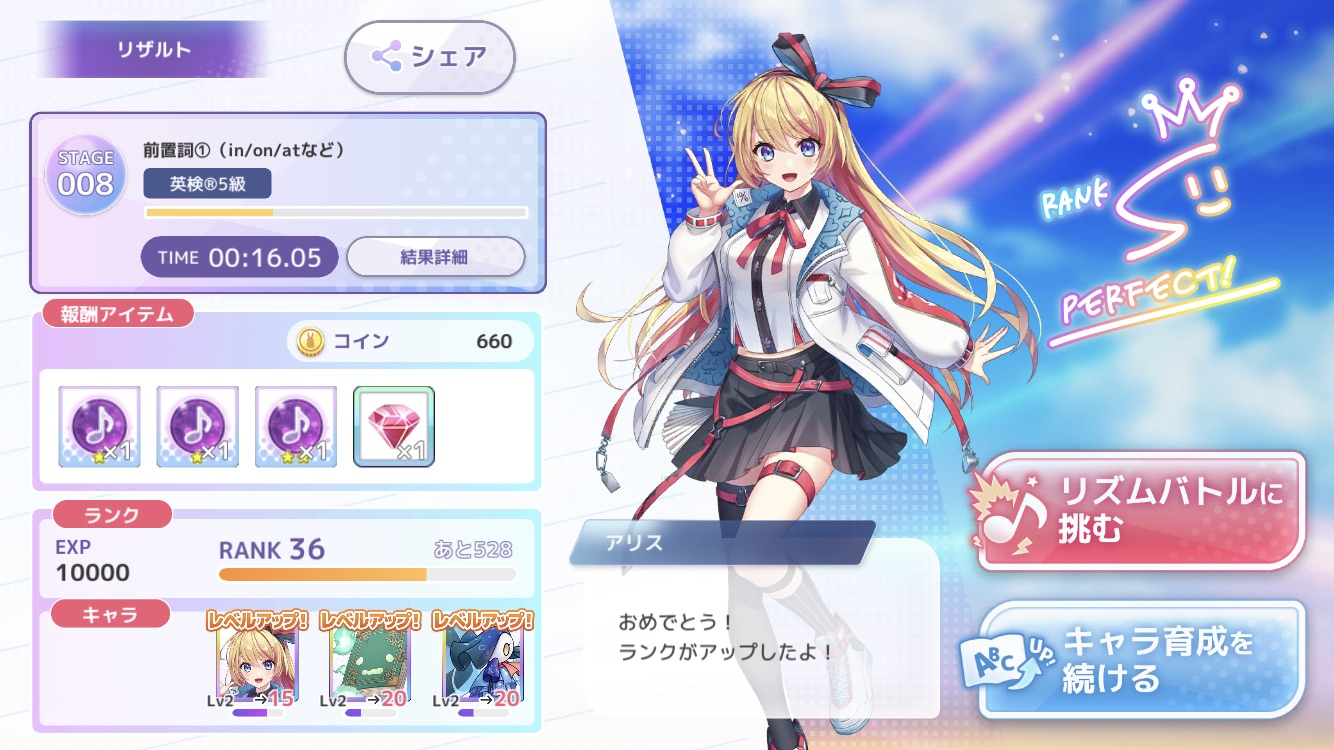1334x750 pixels.
Task: Tap the シェア share button
Action: pyautogui.click(x=430, y=57)
